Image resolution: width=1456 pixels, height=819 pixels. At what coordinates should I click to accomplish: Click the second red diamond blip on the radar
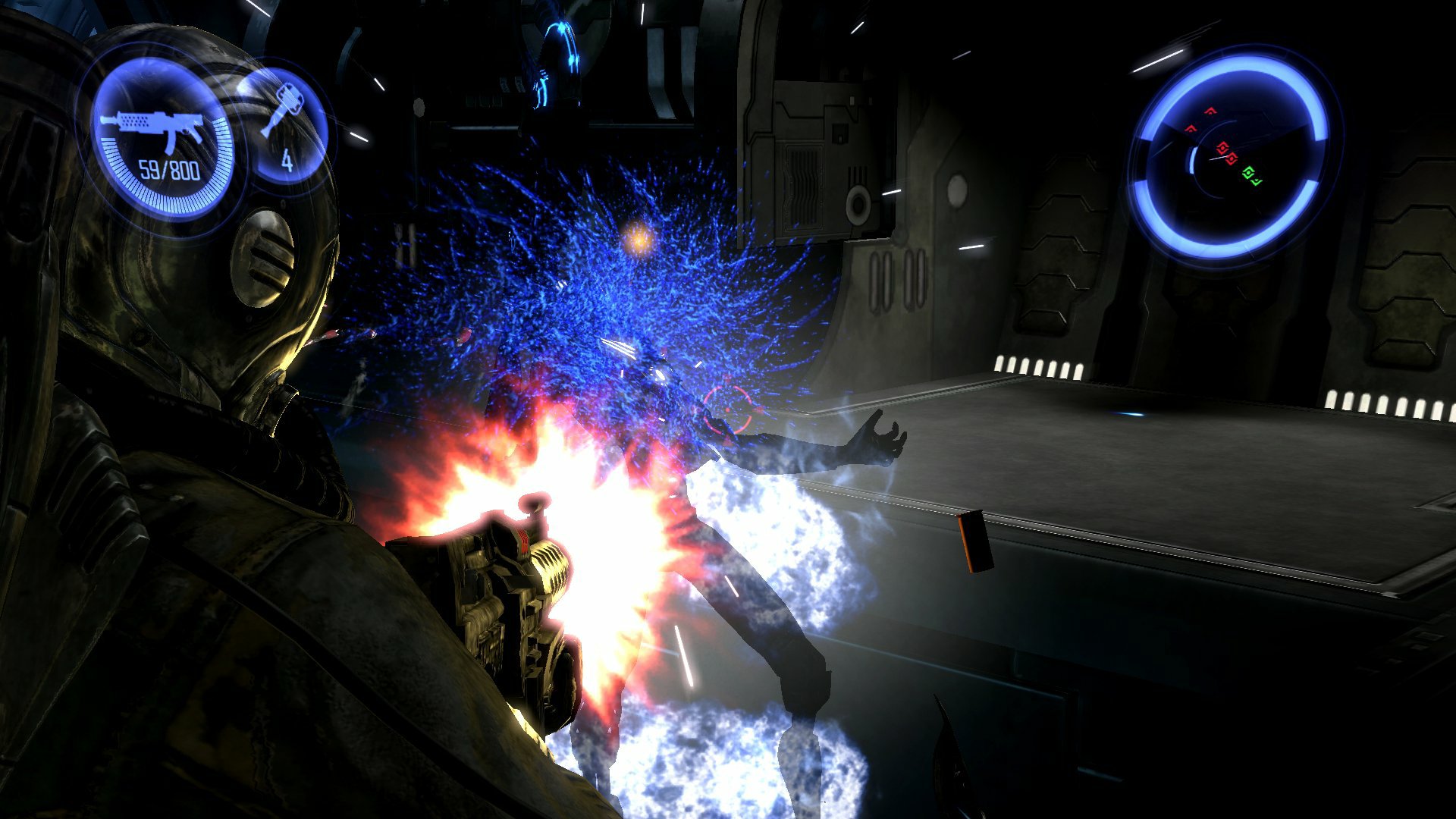(1232, 158)
